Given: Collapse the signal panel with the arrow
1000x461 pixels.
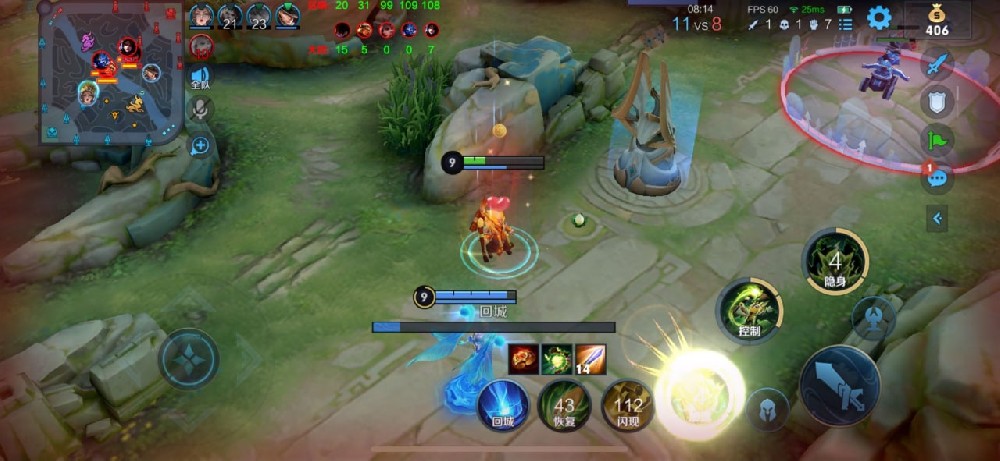Looking at the screenshot, I should [x=937, y=218].
